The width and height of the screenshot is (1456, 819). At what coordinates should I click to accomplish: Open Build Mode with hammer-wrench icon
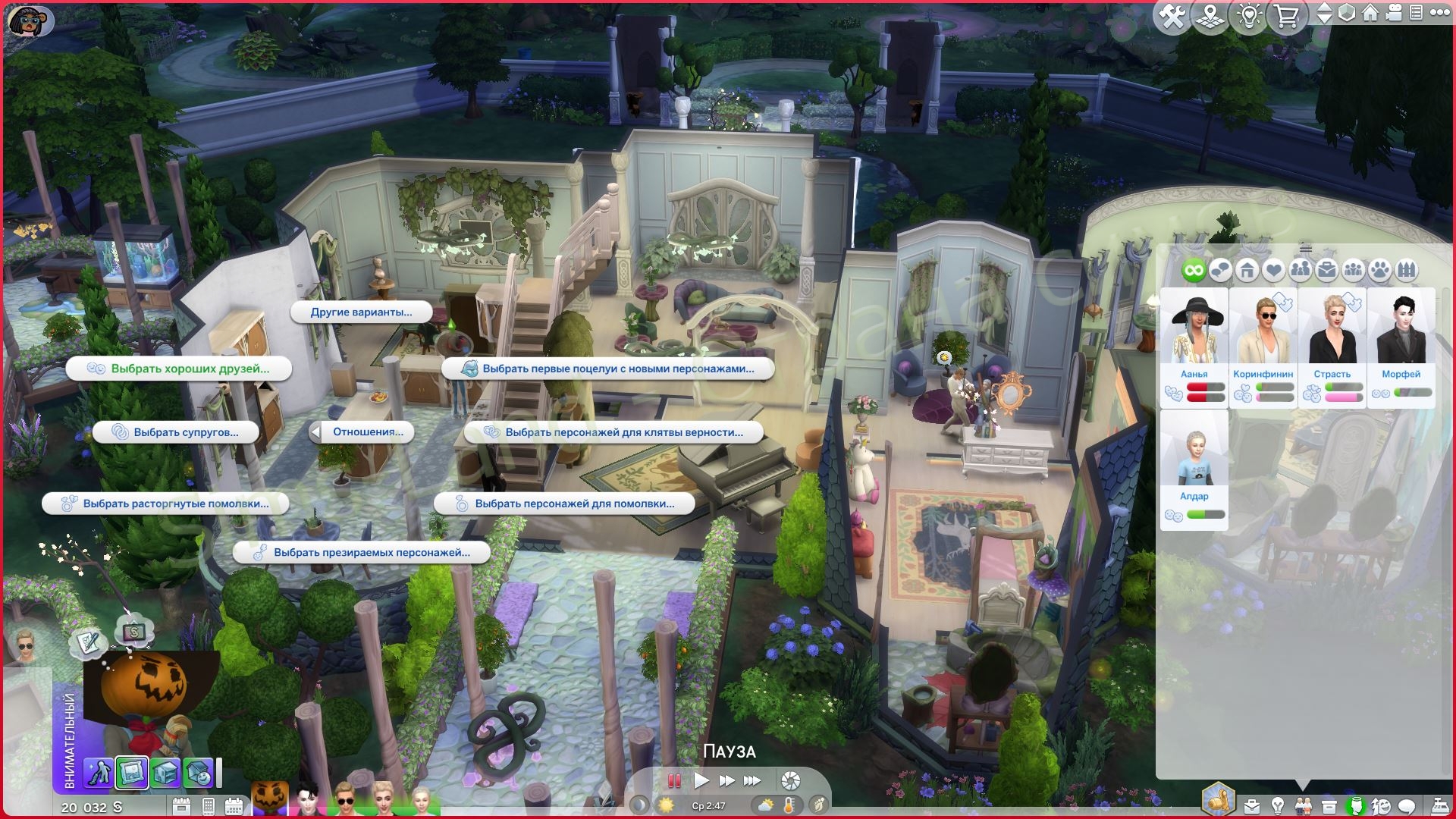click(1172, 15)
